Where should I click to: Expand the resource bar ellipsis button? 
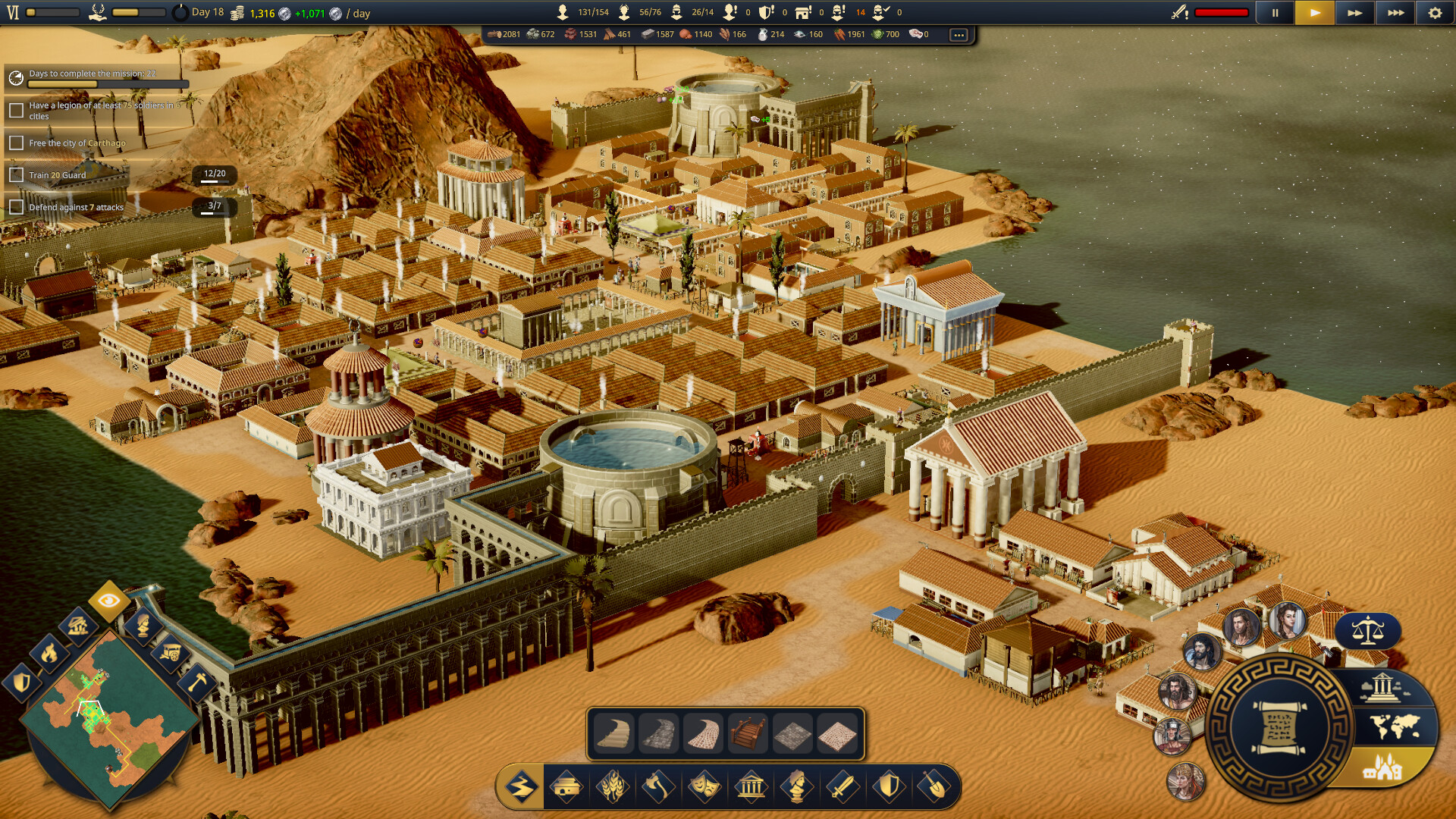(x=959, y=35)
